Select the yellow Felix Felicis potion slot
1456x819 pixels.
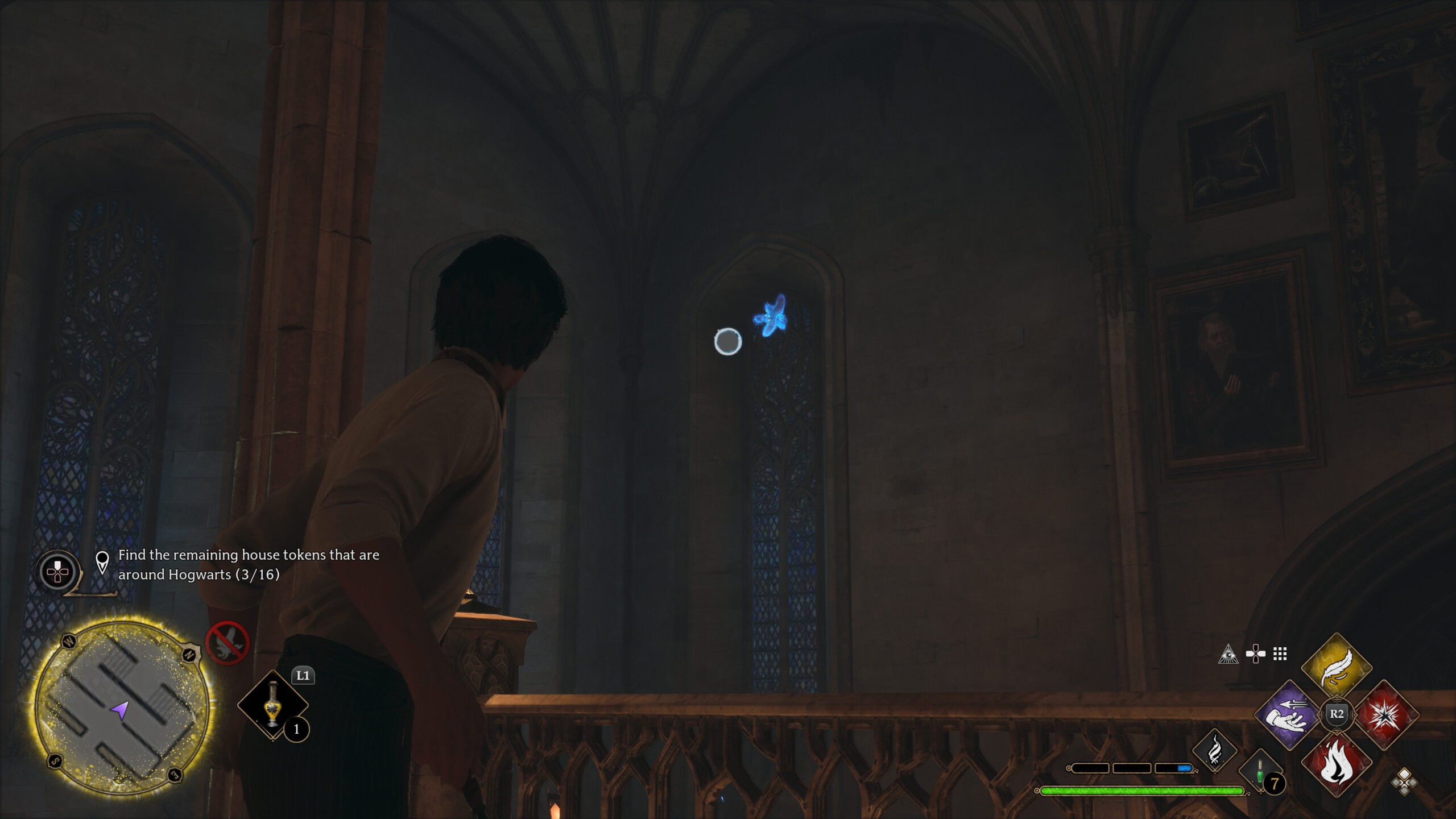(273, 705)
